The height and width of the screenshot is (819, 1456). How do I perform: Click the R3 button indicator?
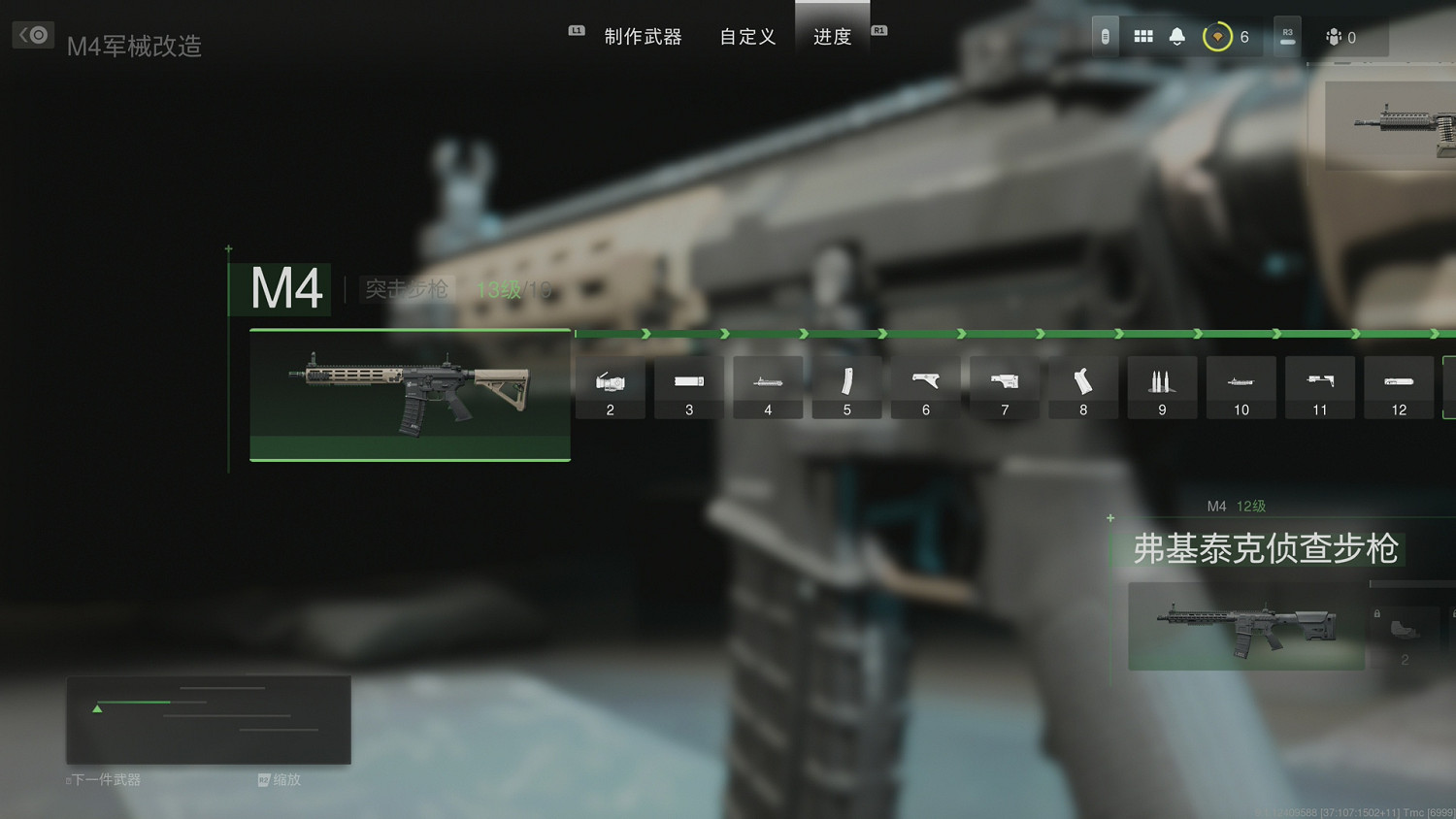click(x=1287, y=36)
